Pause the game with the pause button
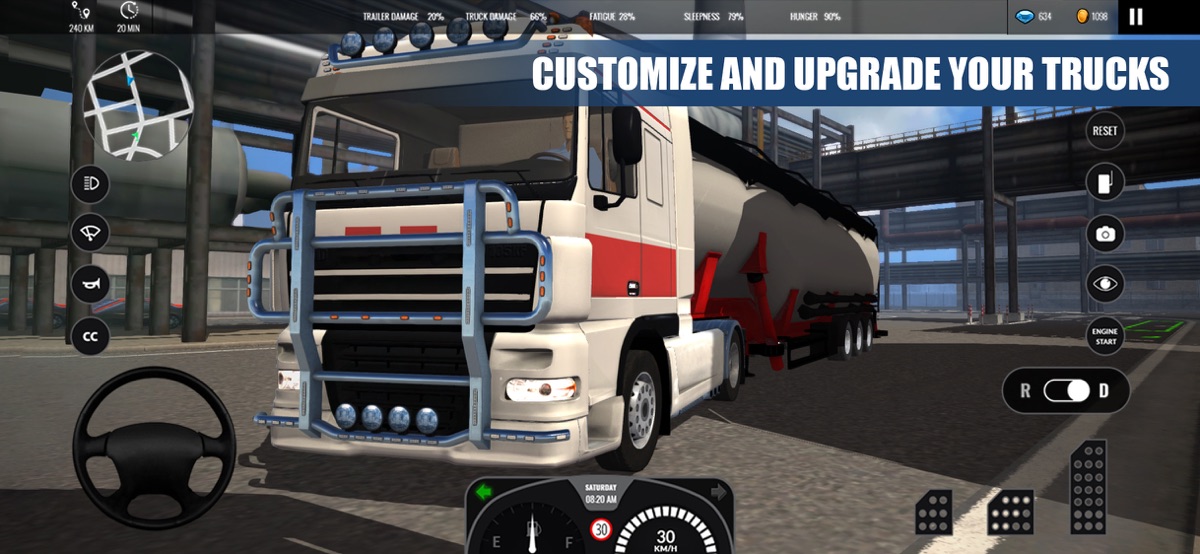 point(1135,16)
